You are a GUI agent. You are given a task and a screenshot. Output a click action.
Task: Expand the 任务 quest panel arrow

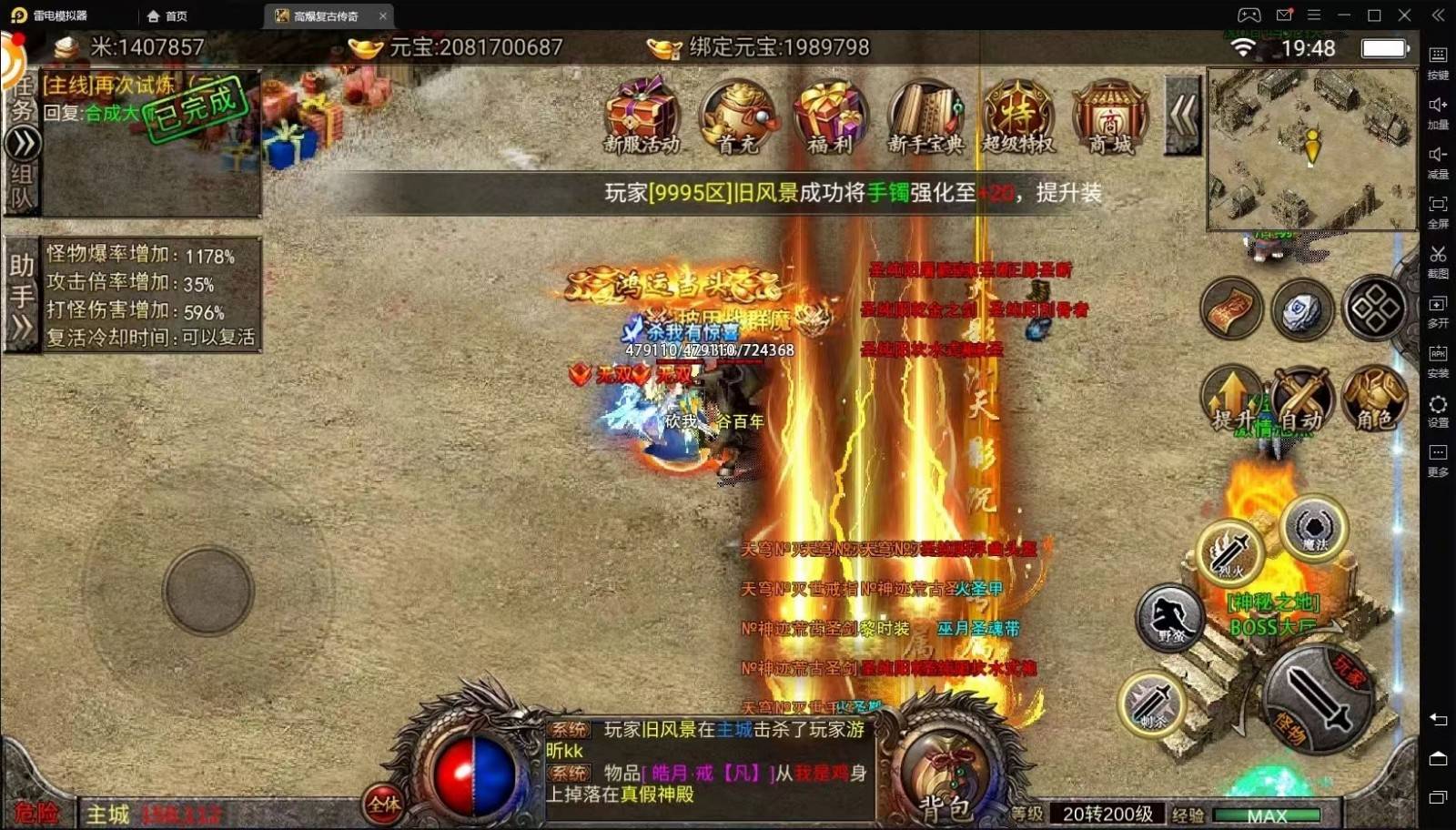pyautogui.click(x=20, y=141)
